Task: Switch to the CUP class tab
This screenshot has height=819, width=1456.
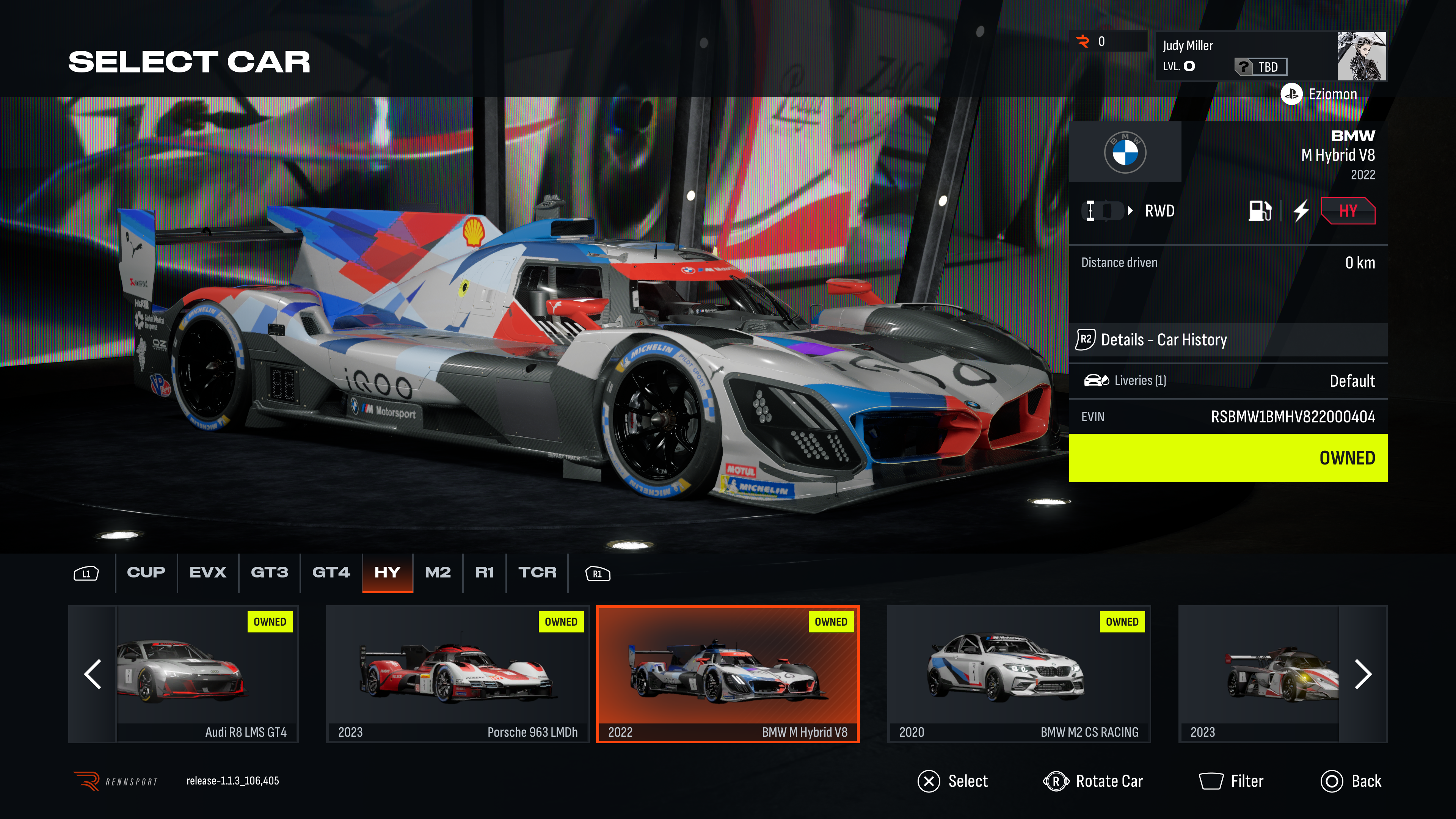Action: pyautogui.click(x=146, y=573)
